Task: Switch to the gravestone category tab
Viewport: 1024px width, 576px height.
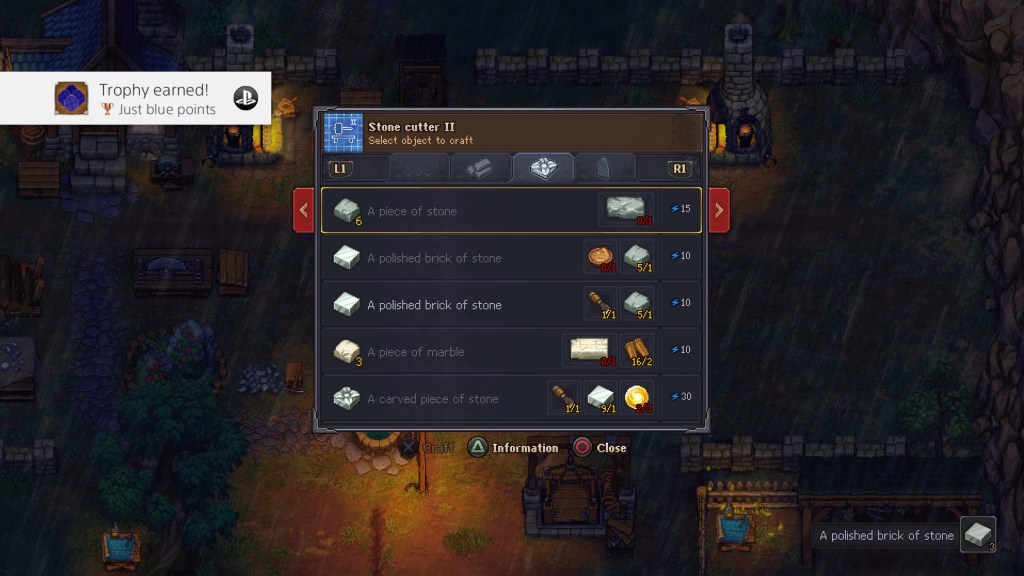Action: tap(605, 169)
